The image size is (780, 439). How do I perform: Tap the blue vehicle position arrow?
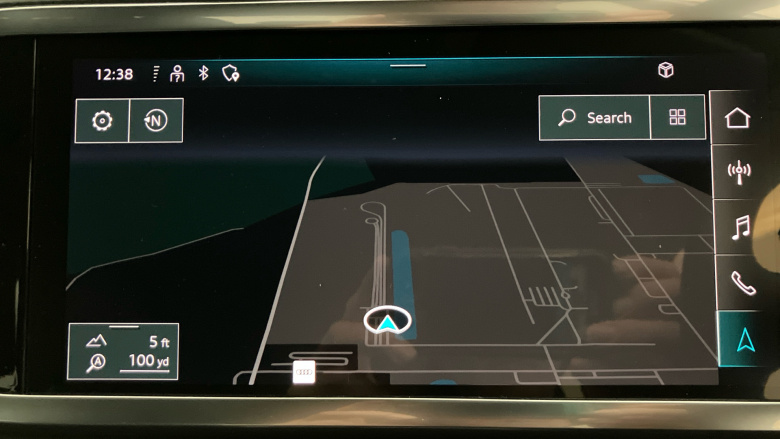(387, 321)
